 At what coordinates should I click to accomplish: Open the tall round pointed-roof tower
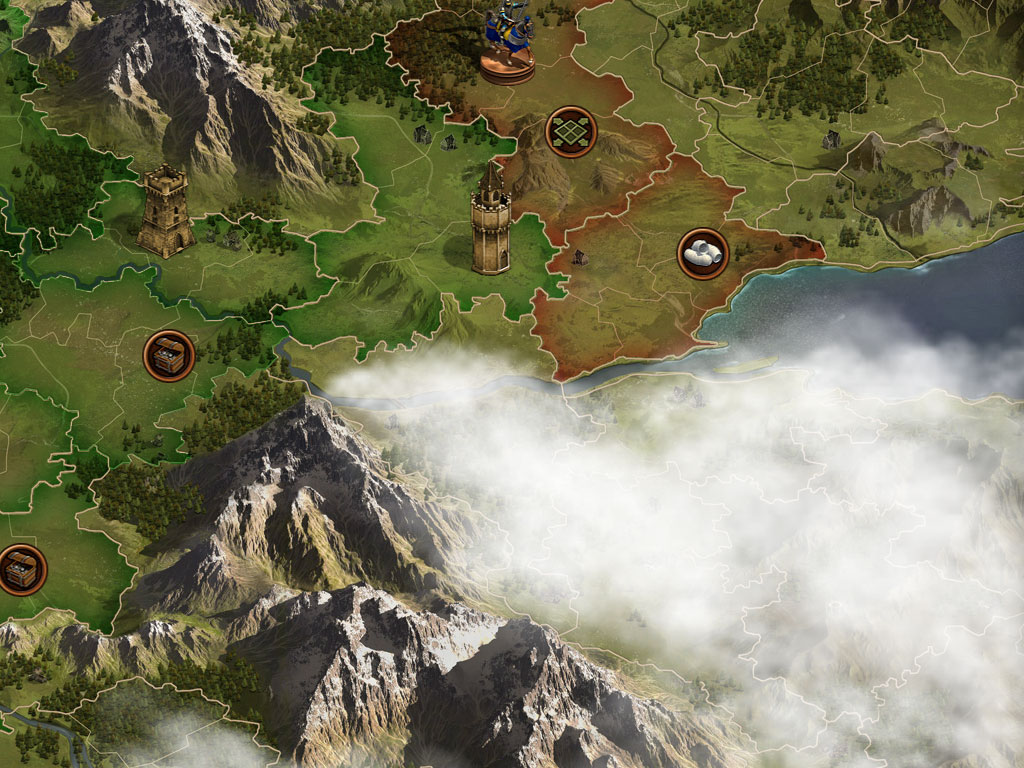coord(491,220)
